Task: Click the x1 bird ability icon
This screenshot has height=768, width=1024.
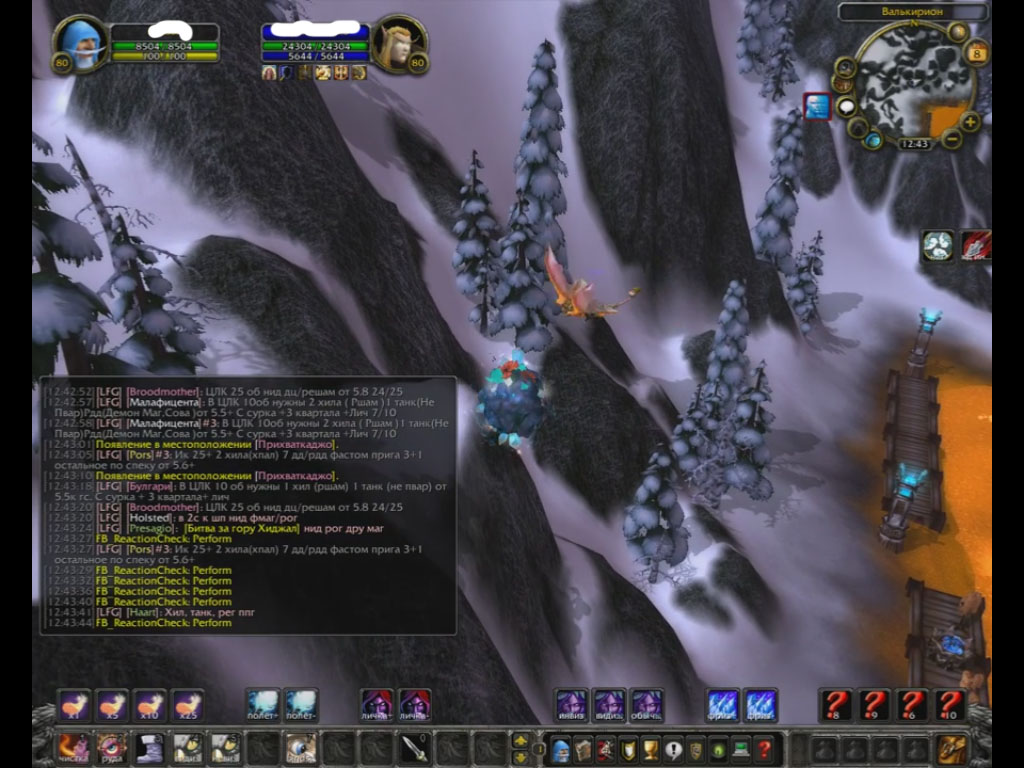Action: 74,705
